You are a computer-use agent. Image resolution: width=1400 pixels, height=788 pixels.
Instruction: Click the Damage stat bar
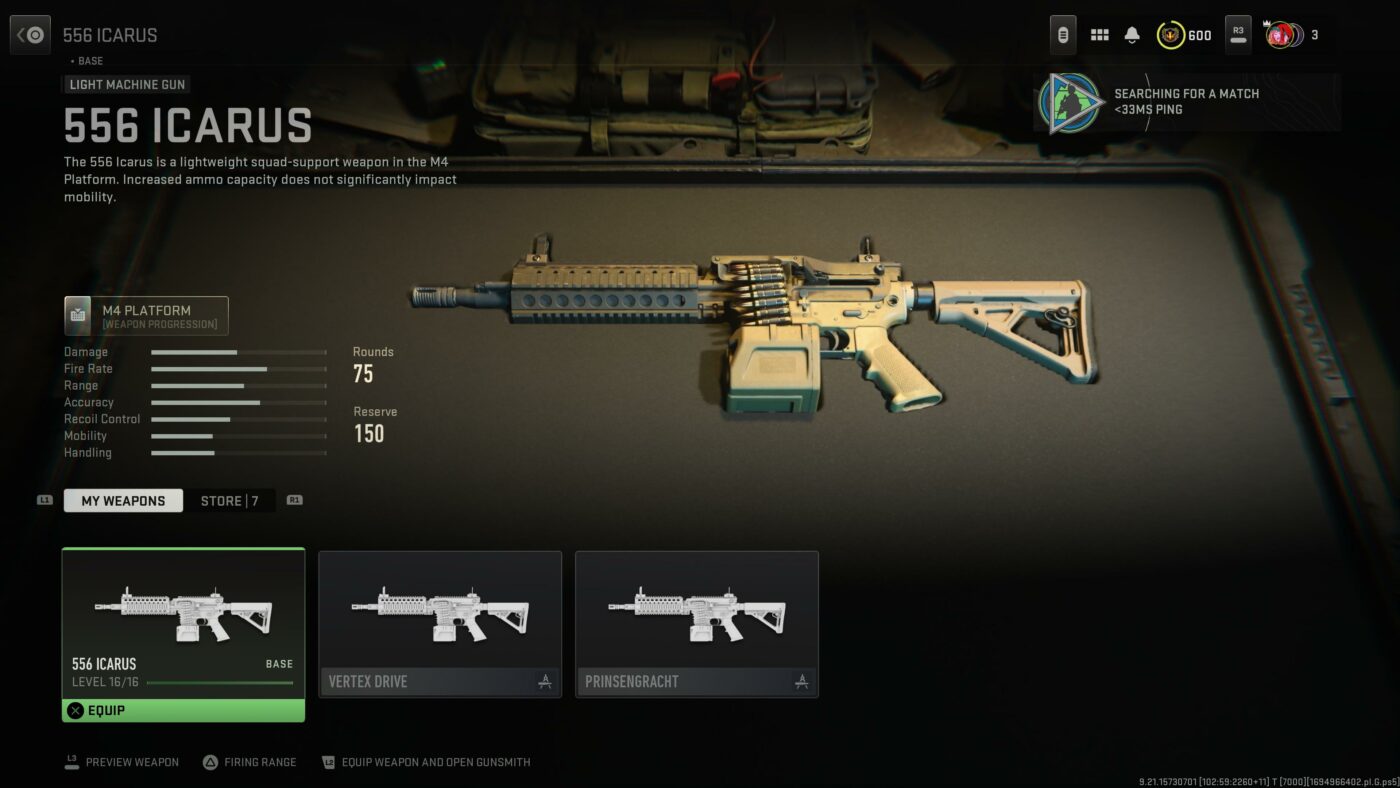point(237,352)
